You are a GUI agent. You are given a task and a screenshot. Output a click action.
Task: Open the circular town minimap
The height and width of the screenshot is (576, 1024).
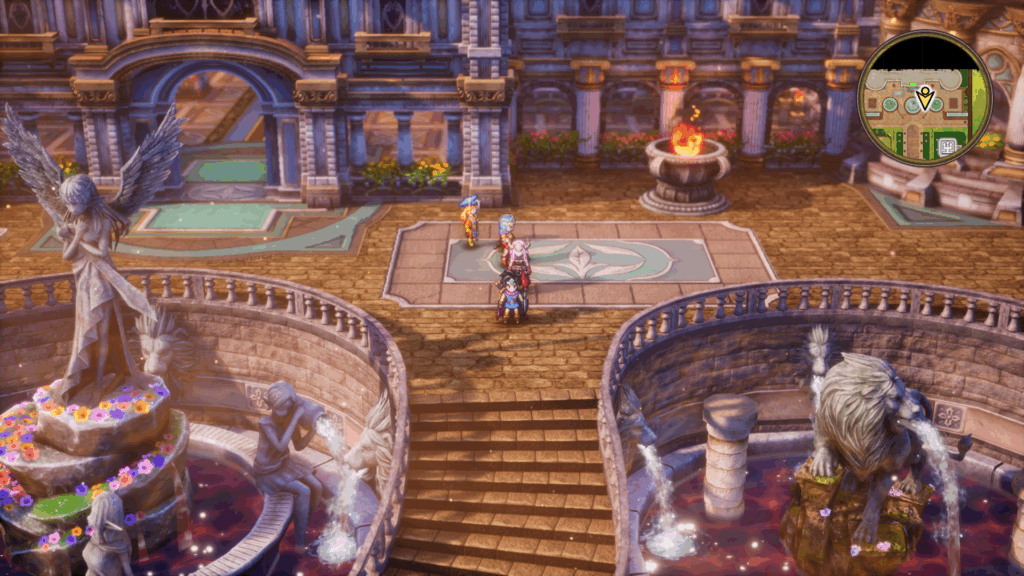(924, 97)
